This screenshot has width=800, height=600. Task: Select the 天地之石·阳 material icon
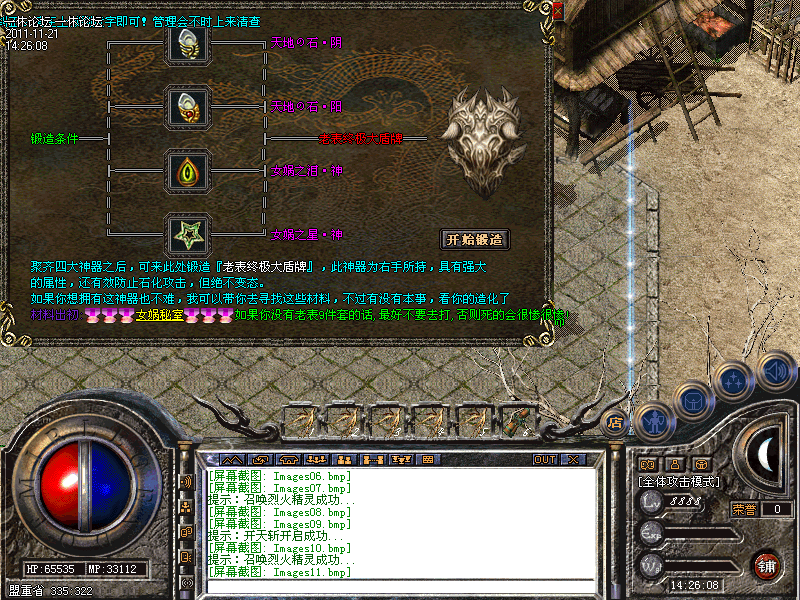click(187, 105)
